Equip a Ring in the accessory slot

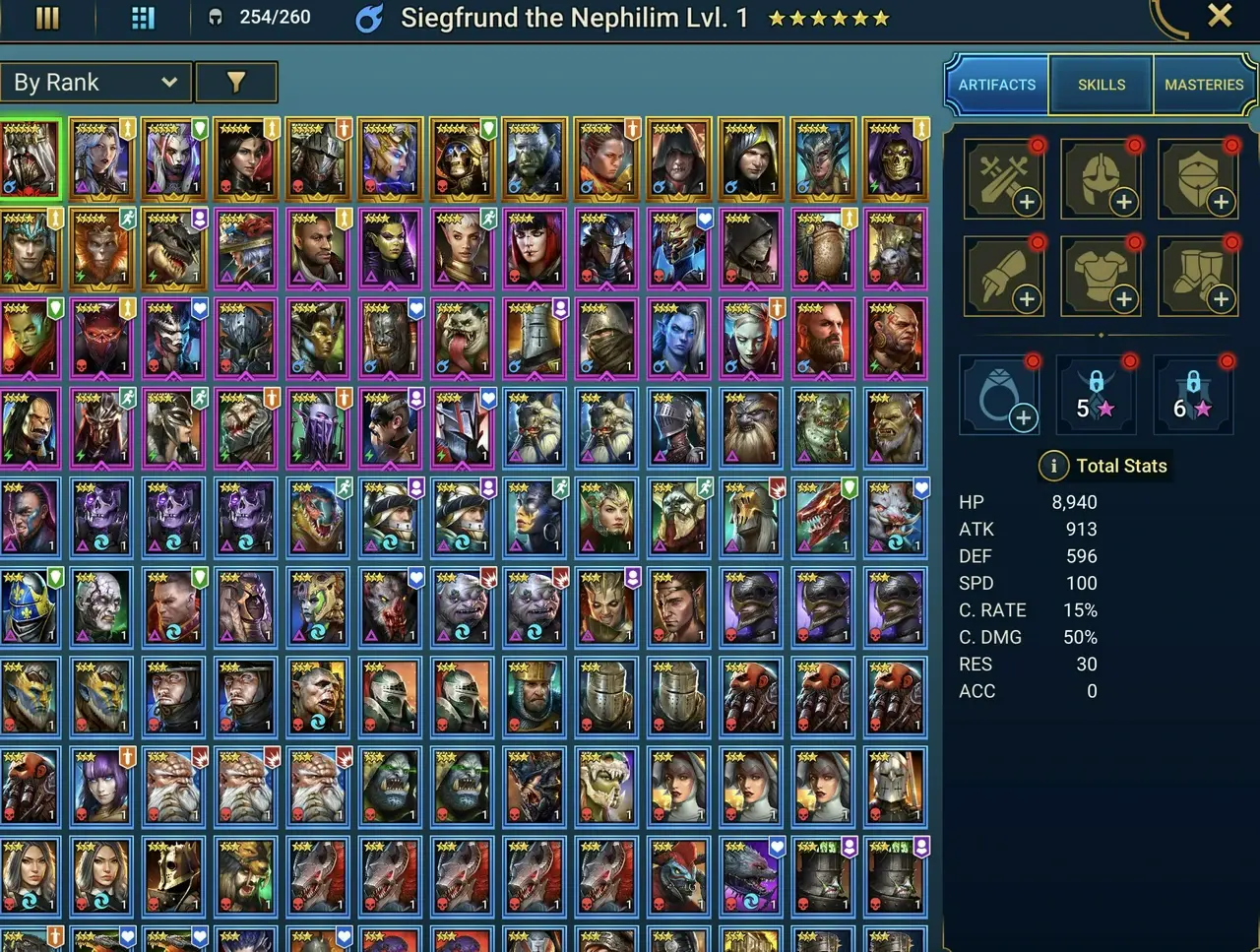(1000, 394)
